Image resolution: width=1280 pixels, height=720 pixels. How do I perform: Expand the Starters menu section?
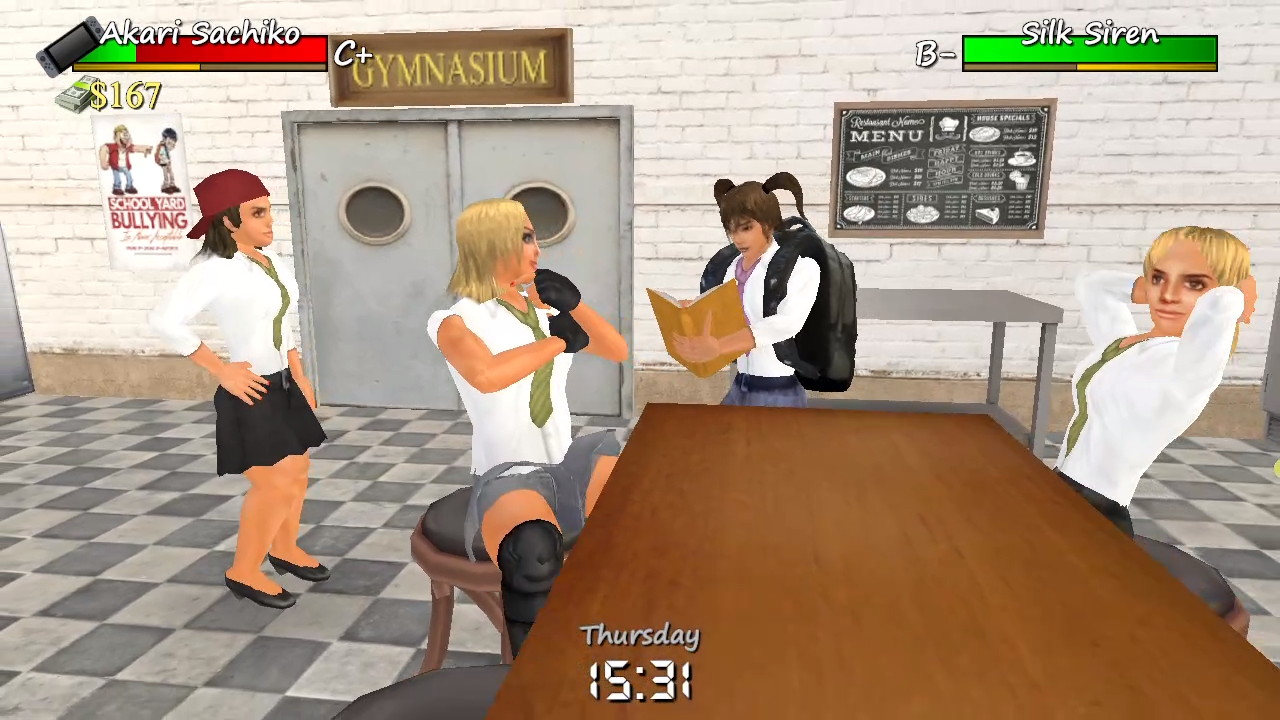[x=858, y=196]
